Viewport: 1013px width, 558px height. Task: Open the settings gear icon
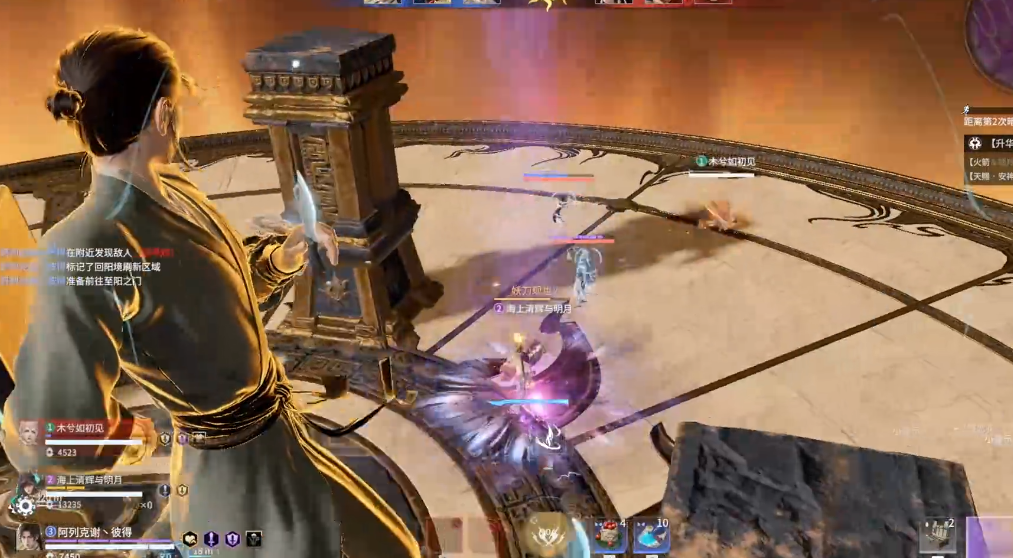click(x=25, y=506)
